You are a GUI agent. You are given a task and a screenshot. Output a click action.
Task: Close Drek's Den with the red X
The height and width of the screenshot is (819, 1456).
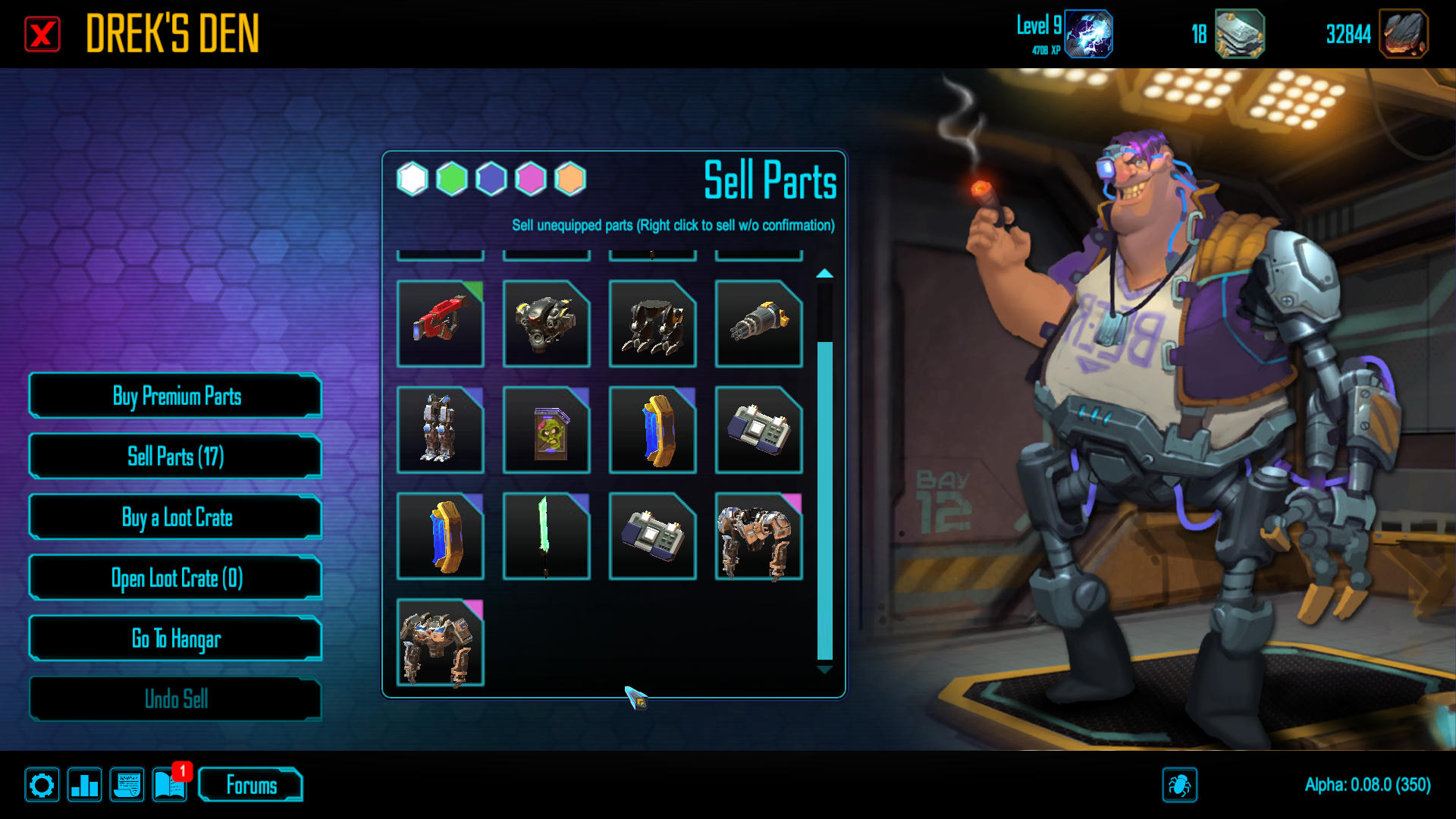42,35
